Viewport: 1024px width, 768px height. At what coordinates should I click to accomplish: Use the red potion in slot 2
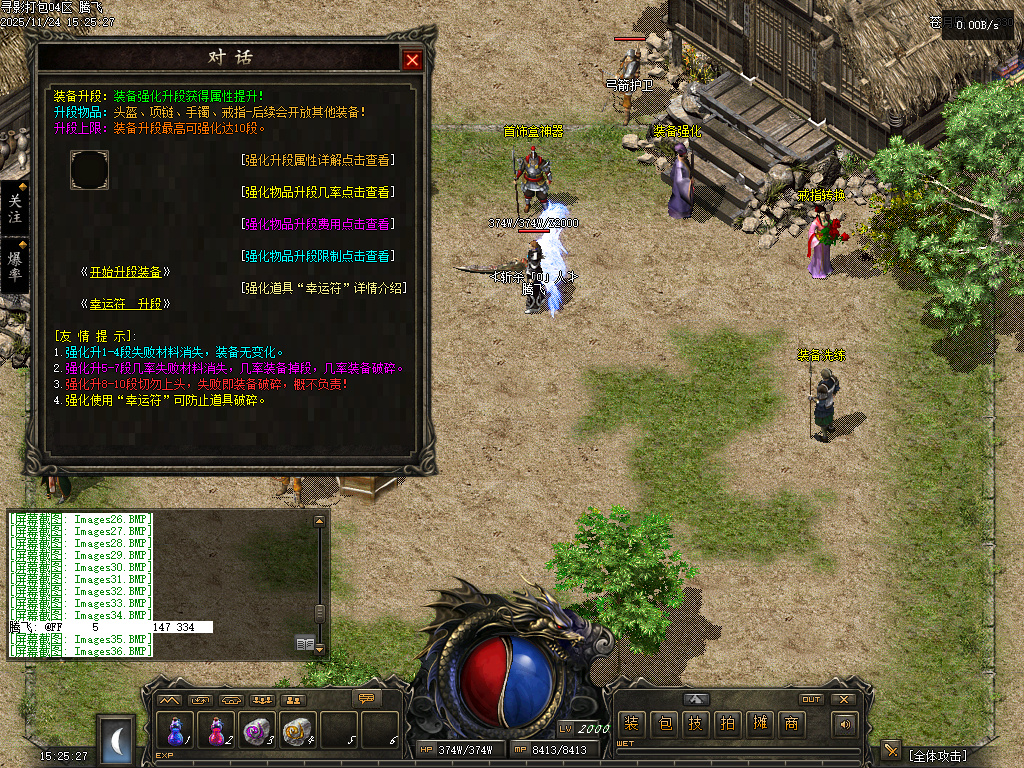click(x=217, y=731)
